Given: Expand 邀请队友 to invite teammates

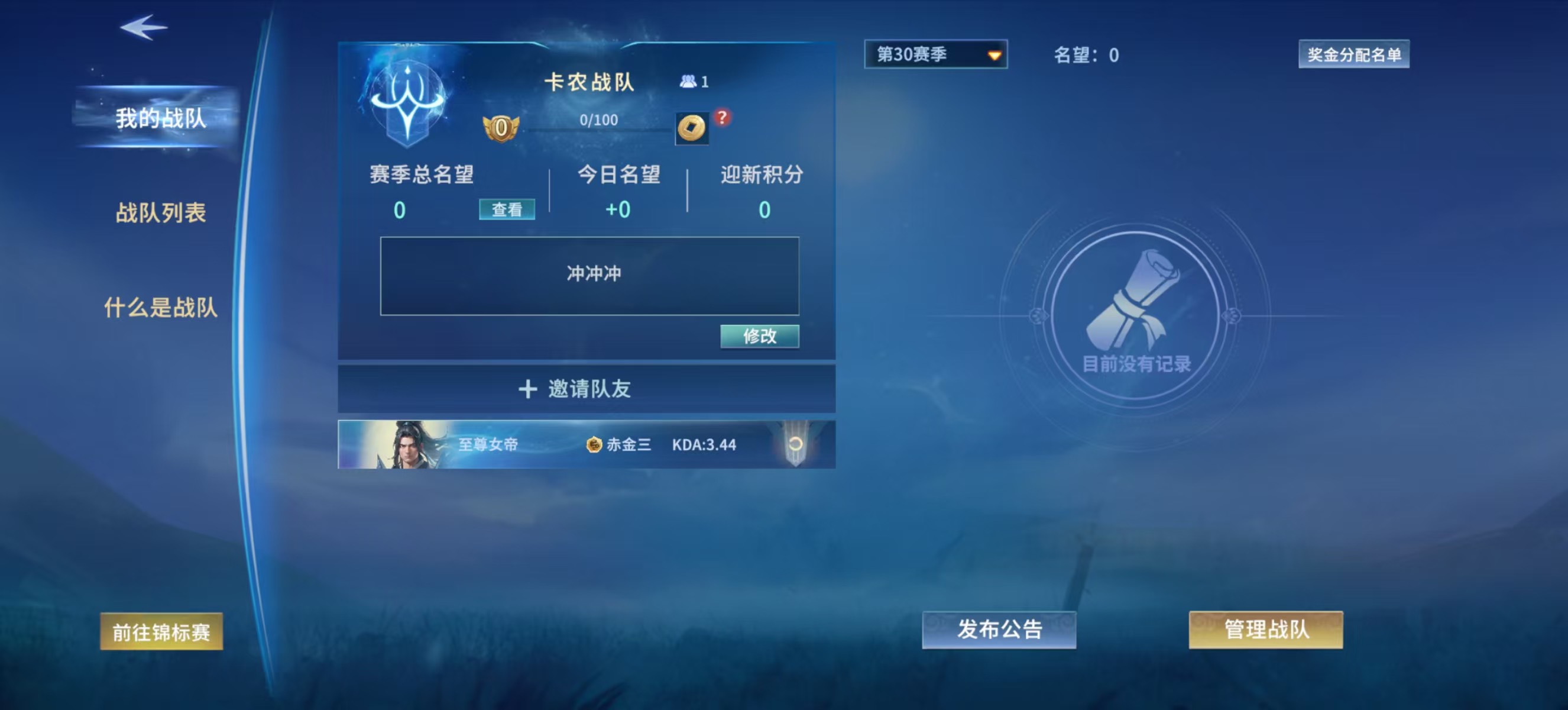Looking at the screenshot, I should coord(586,388).
